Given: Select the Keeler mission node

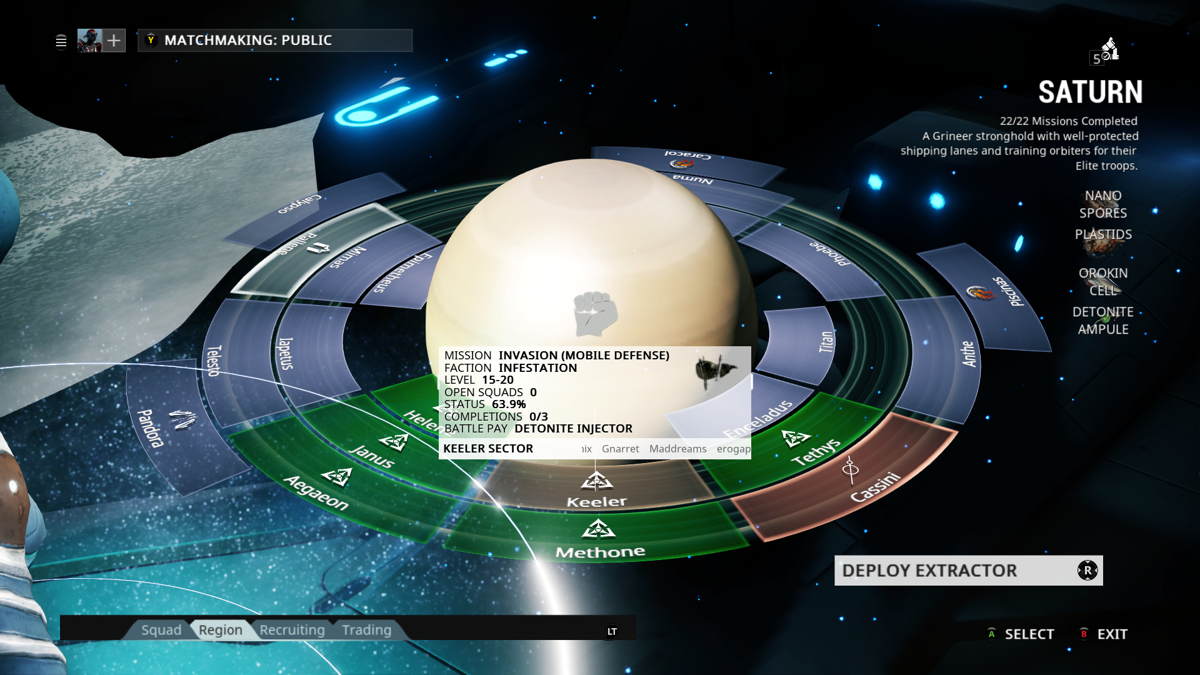Looking at the screenshot, I should [597, 490].
